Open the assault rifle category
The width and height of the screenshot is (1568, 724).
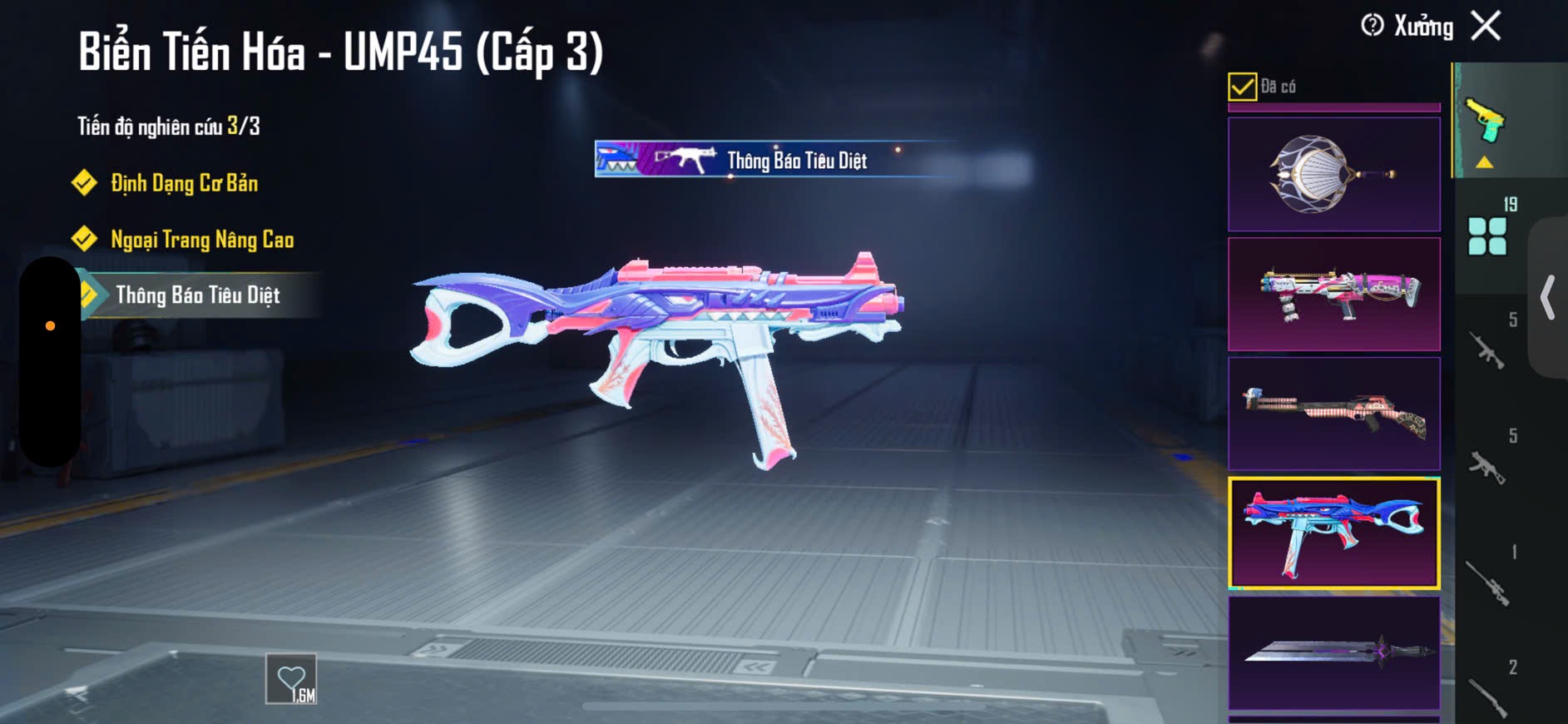point(1488,350)
